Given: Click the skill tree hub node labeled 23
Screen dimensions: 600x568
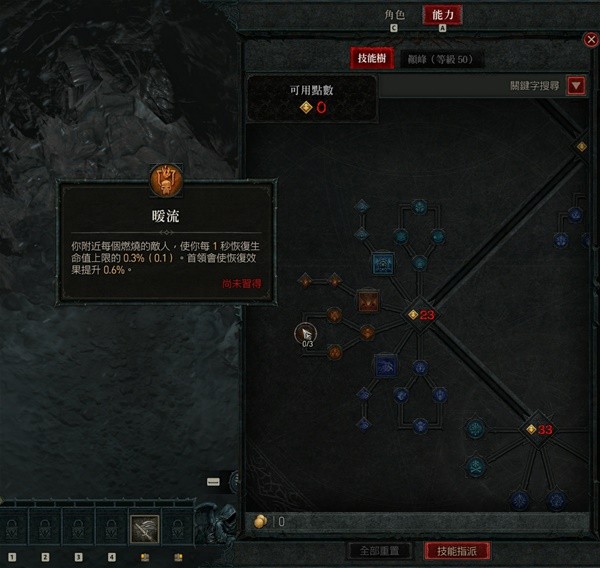Looking at the screenshot, I should (x=413, y=315).
